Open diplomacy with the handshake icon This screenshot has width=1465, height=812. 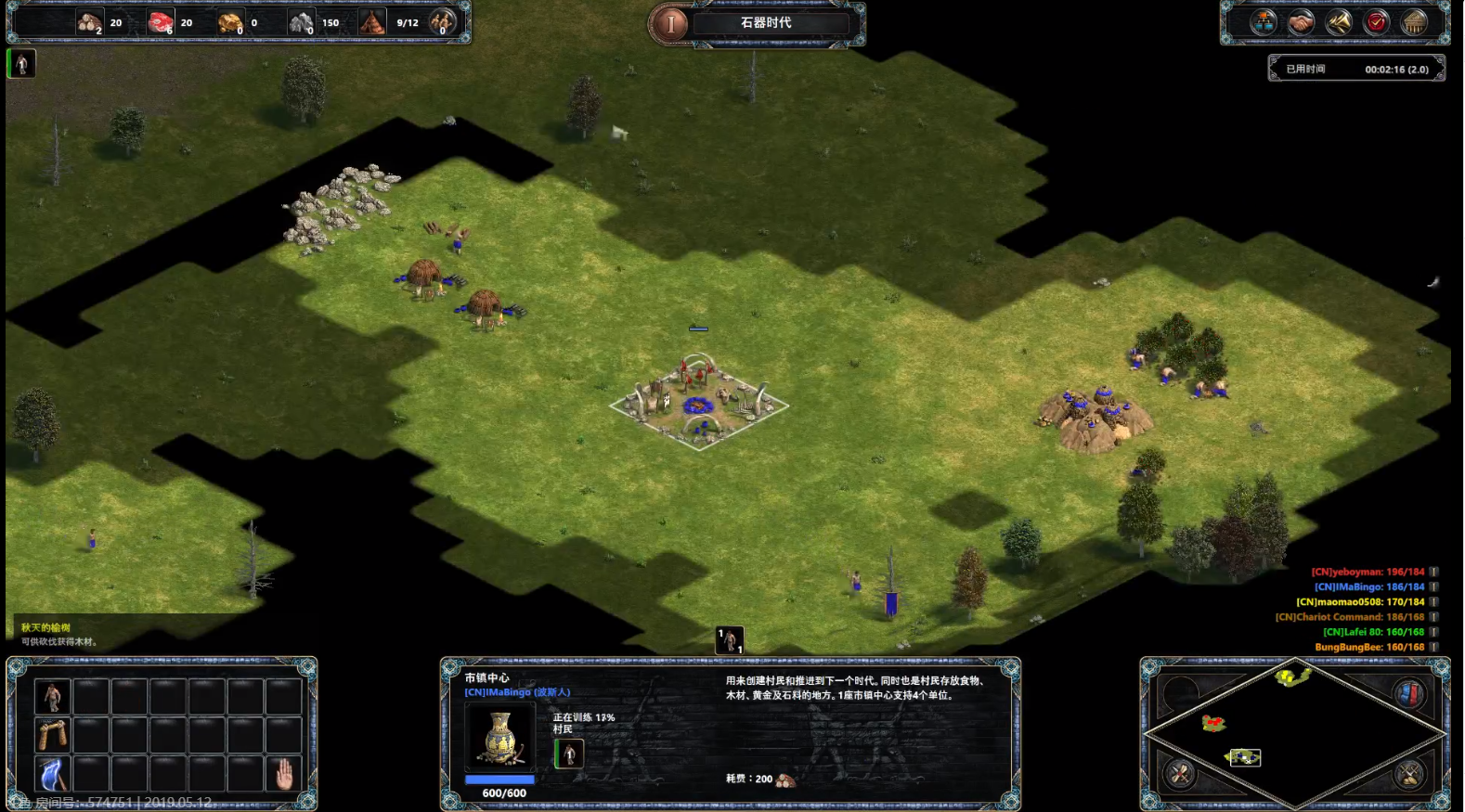click(x=1301, y=22)
